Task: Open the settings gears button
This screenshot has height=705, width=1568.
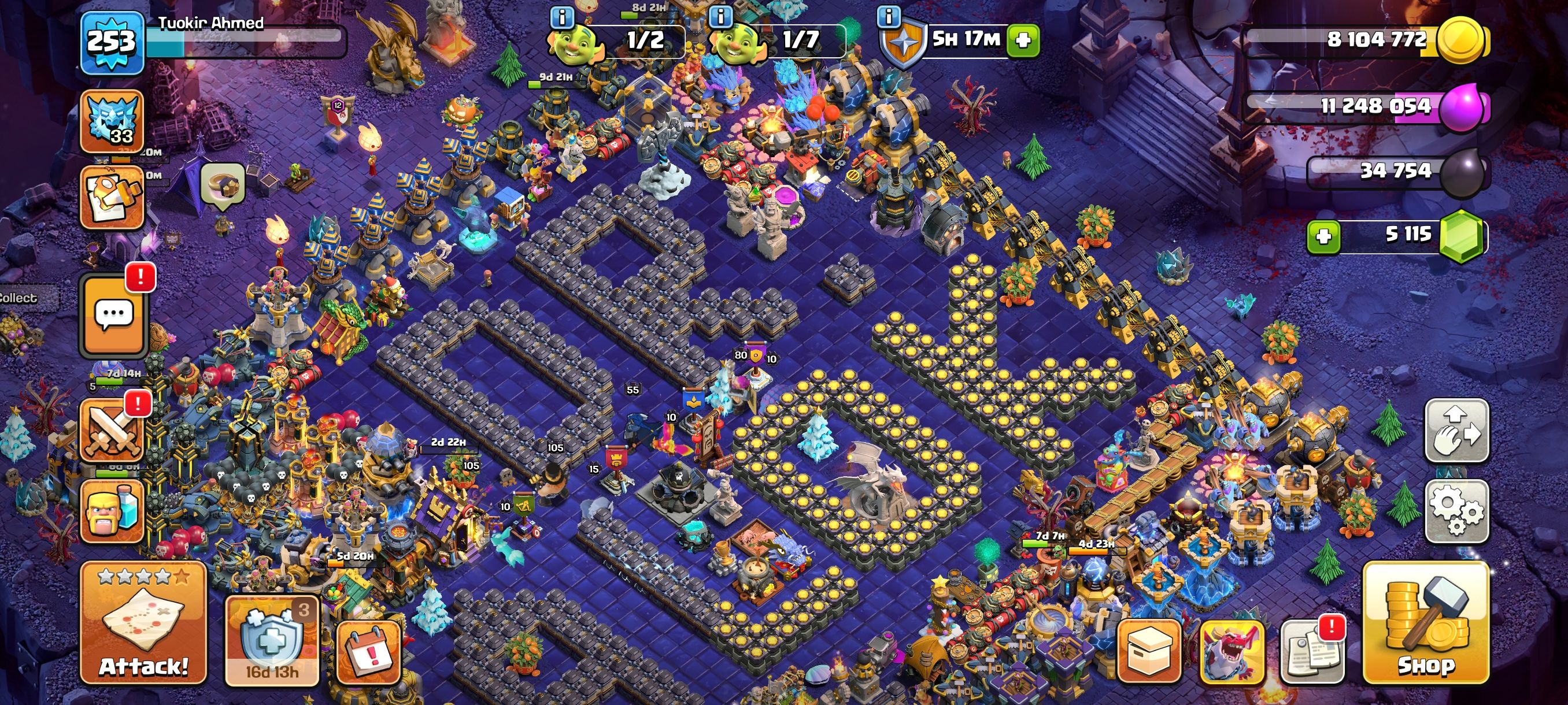Action: 1456,510
